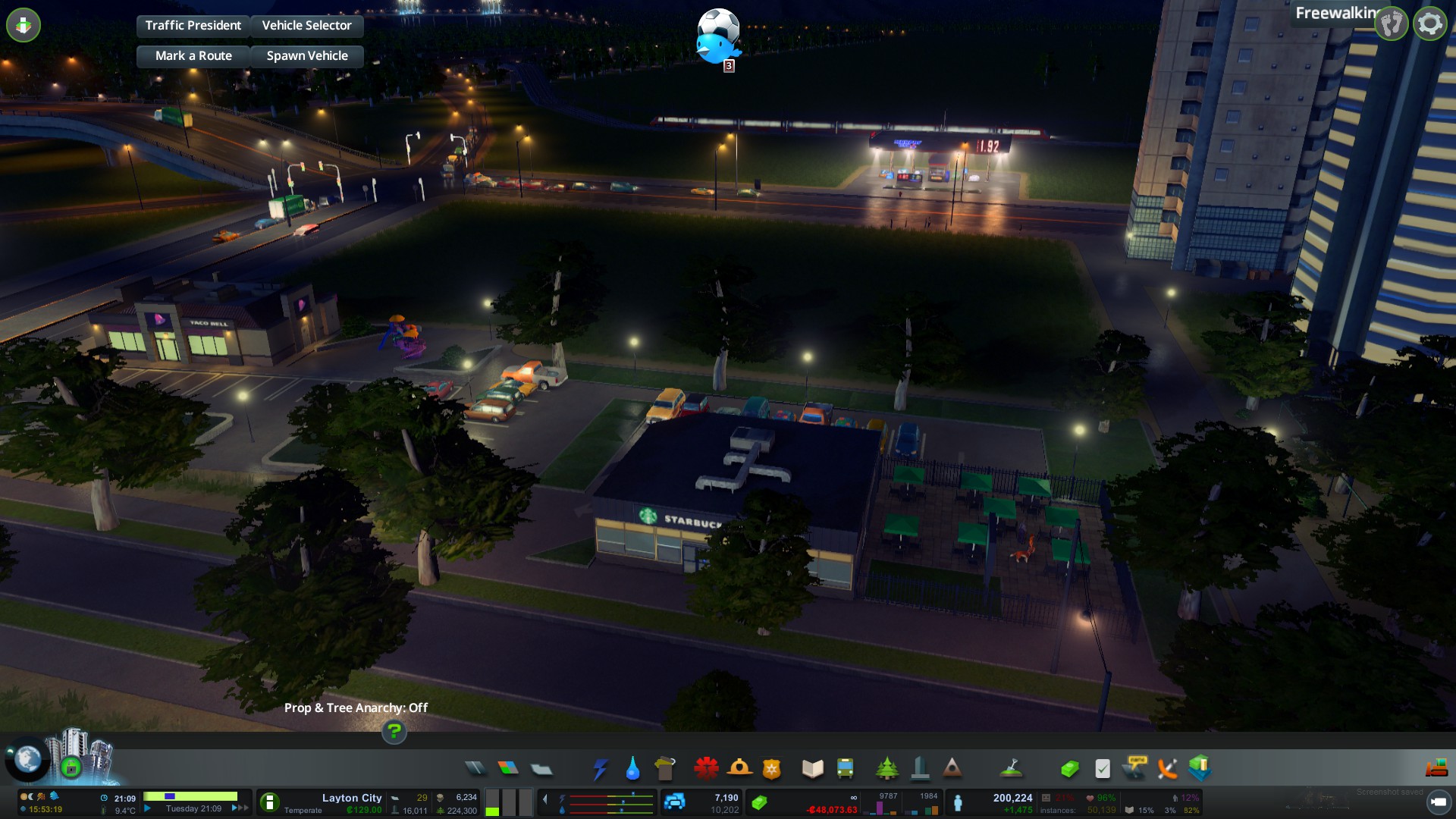
Task: Select the Electricity lightning bolt tool
Action: click(600, 769)
